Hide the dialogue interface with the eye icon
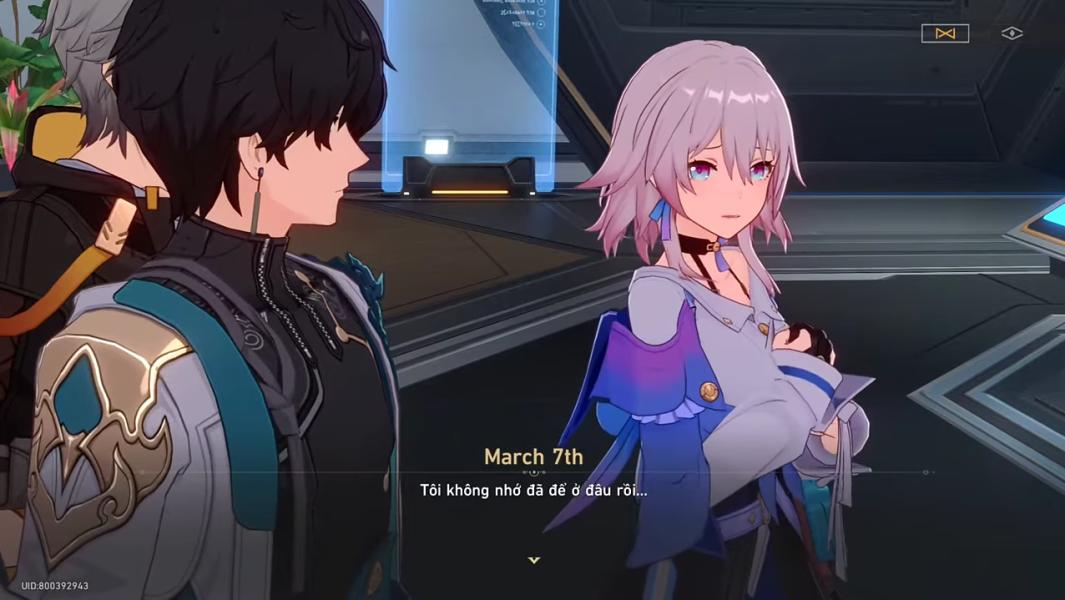Image resolution: width=1065 pixels, height=600 pixels. [x=1012, y=34]
